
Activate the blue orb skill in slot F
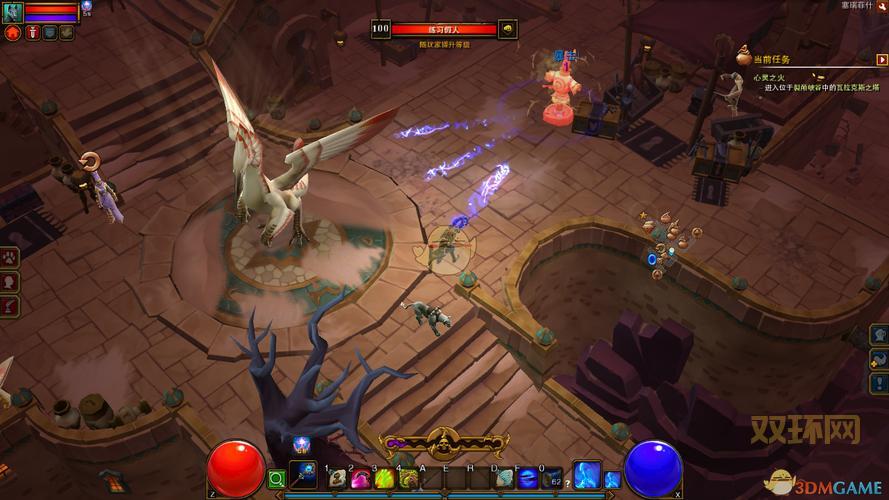527,478
